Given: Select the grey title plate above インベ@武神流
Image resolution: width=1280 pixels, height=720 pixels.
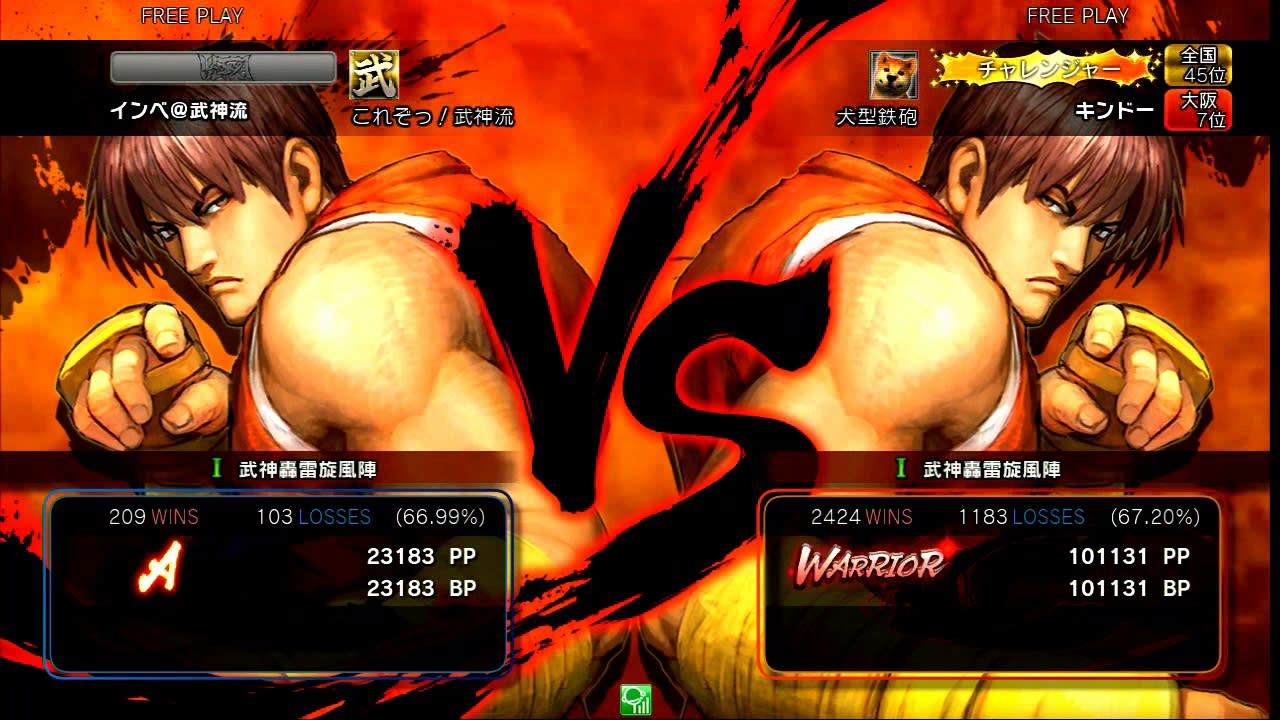Looking at the screenshot, I should [223, 68].
